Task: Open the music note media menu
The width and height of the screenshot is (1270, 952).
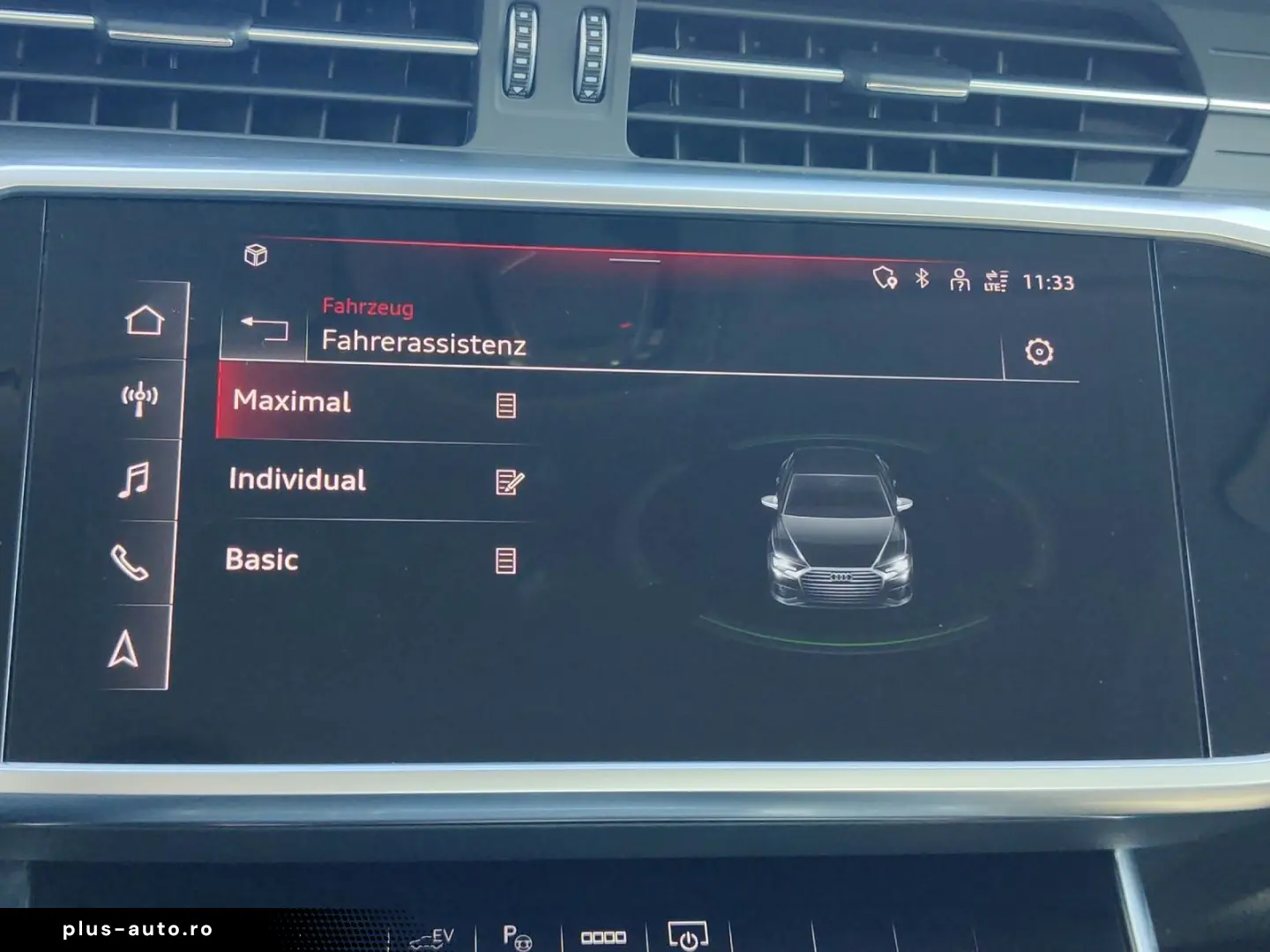Action: click(x=134, y=481)
